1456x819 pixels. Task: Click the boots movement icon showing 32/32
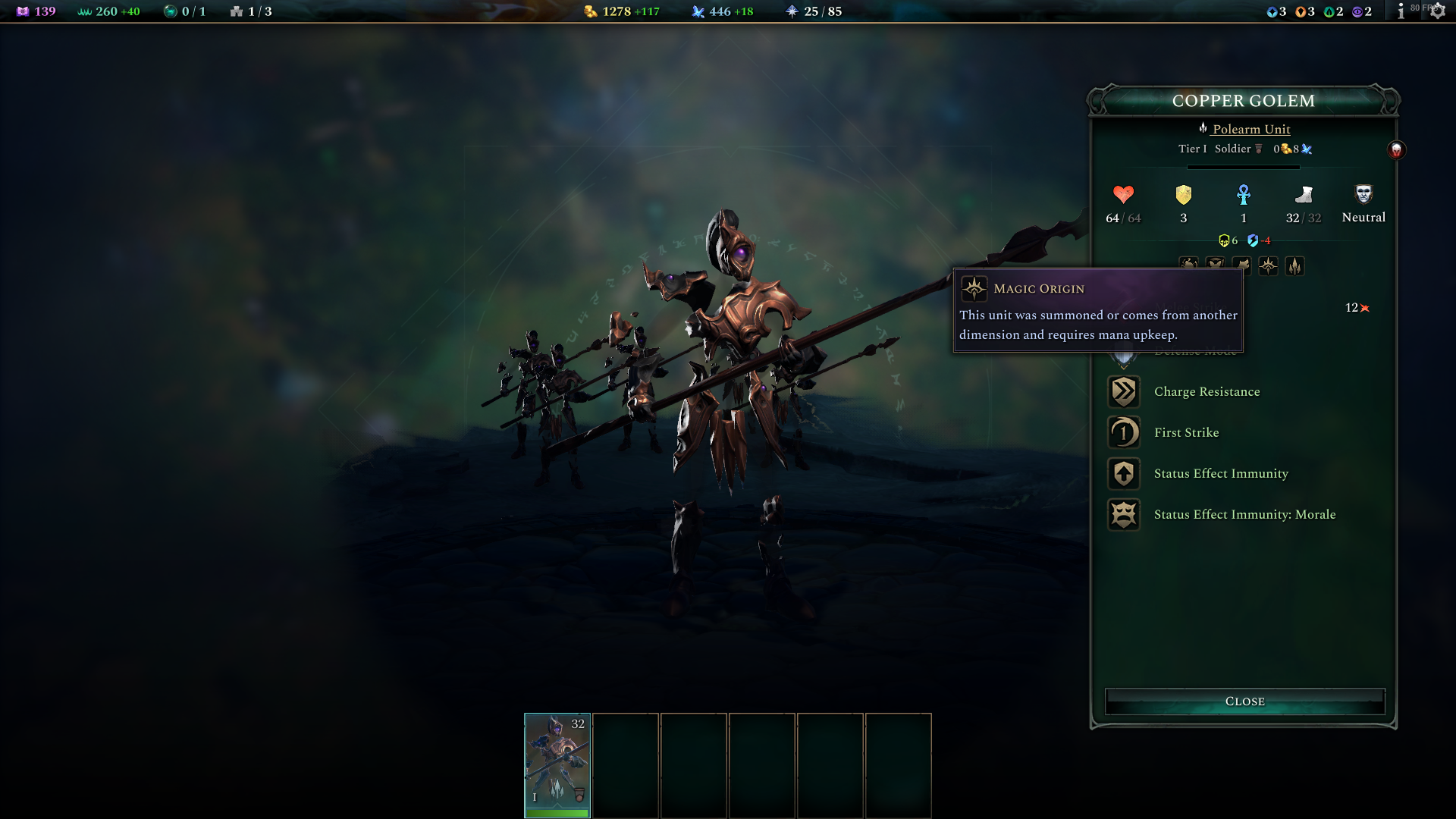[x=1303, y=196]
